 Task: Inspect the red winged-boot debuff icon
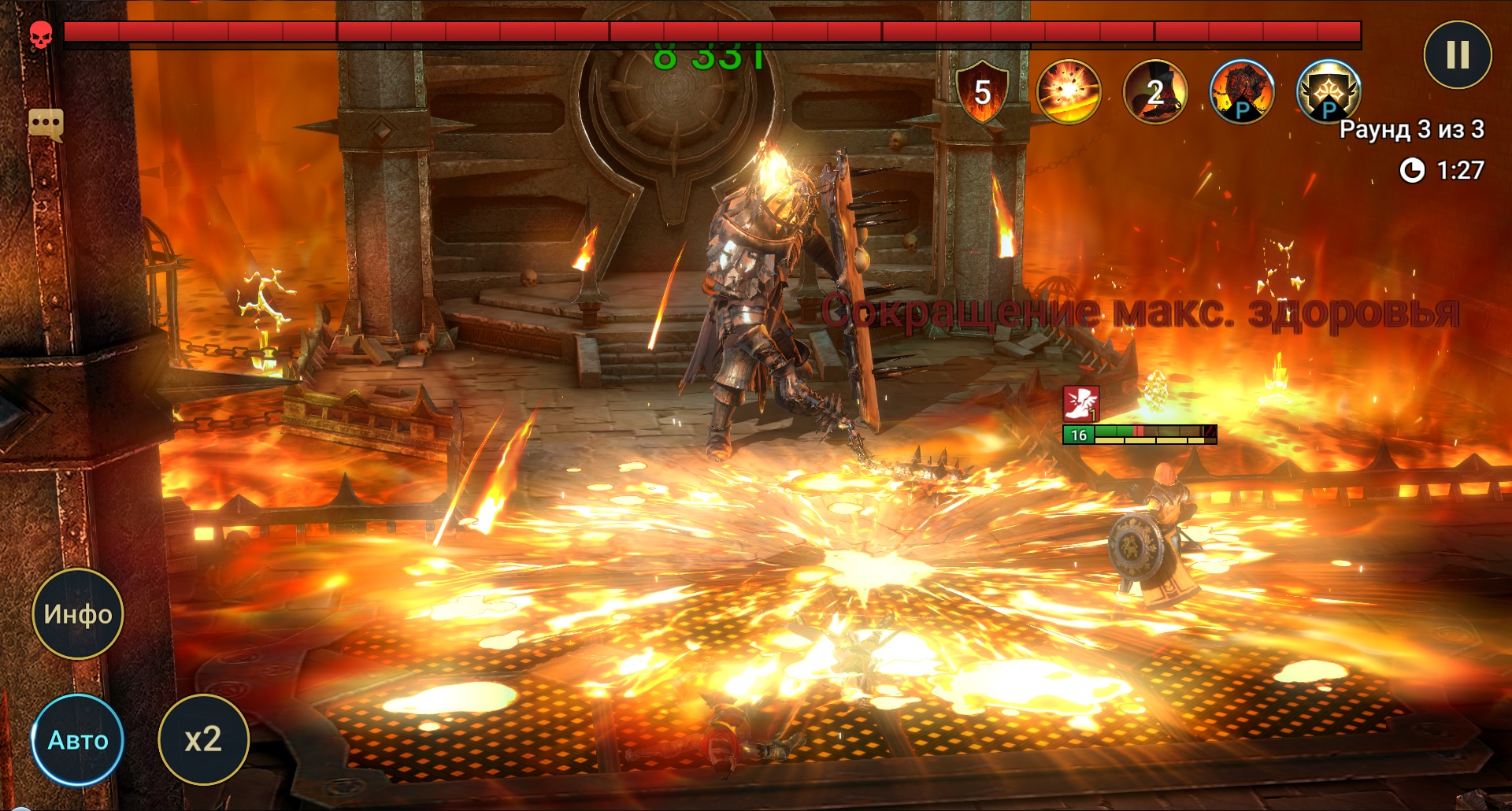pyautogui.click(x=1080, y=404)
